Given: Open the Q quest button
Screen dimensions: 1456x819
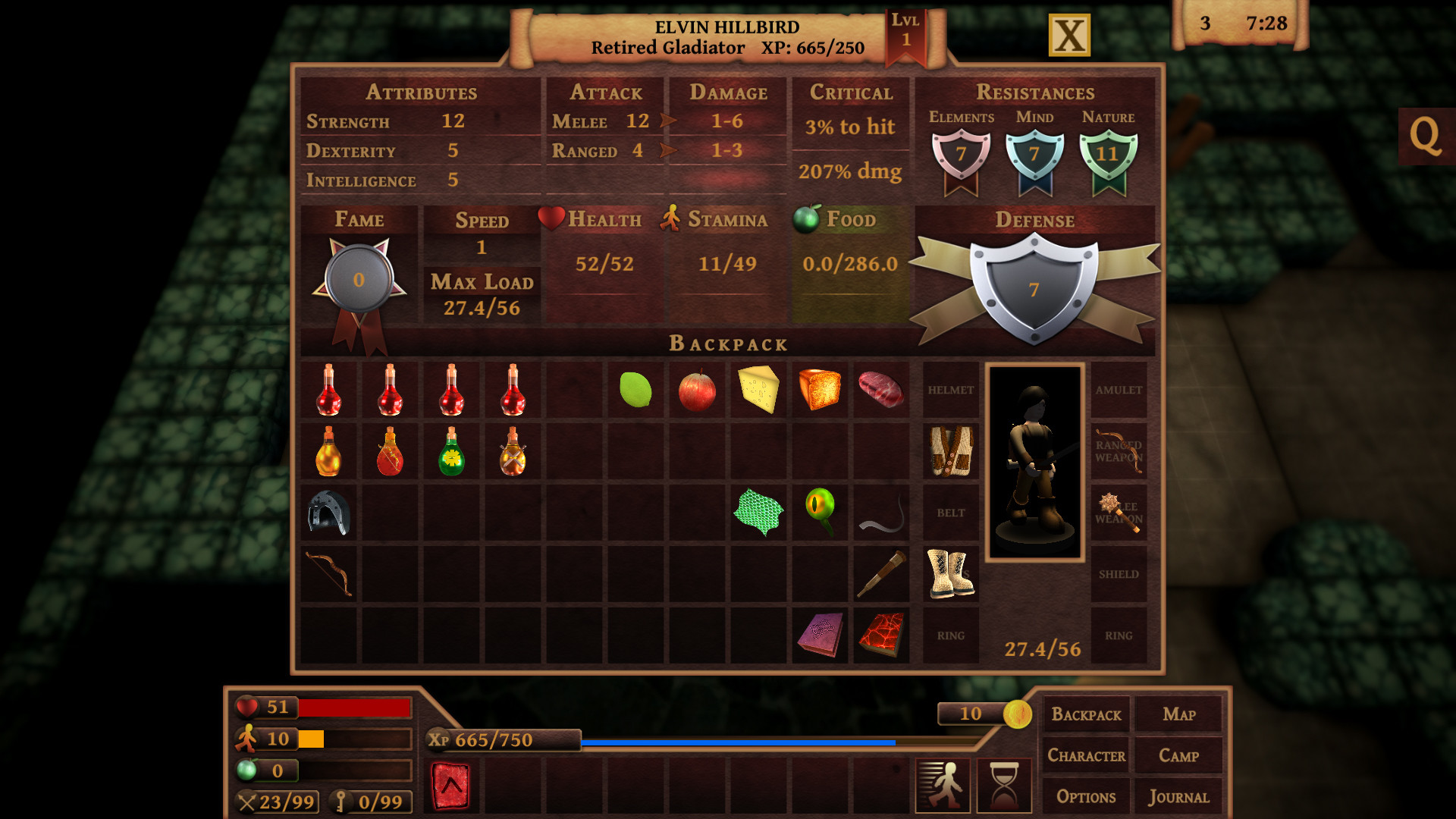Looking at the screenshot, I should pos(1425,136).
